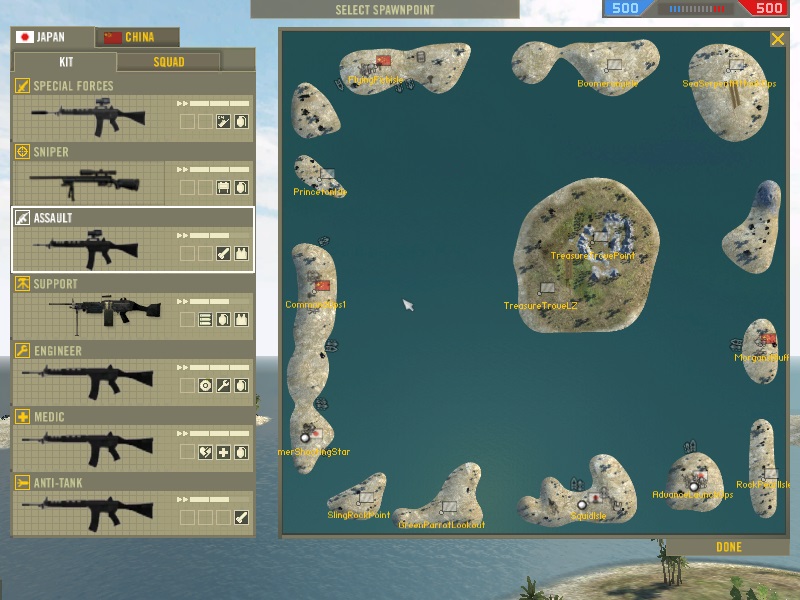The width and height of the screenshot is (800, 600).
Task: Choose the Special Forces kit
Action: click(x=132, y=110)
